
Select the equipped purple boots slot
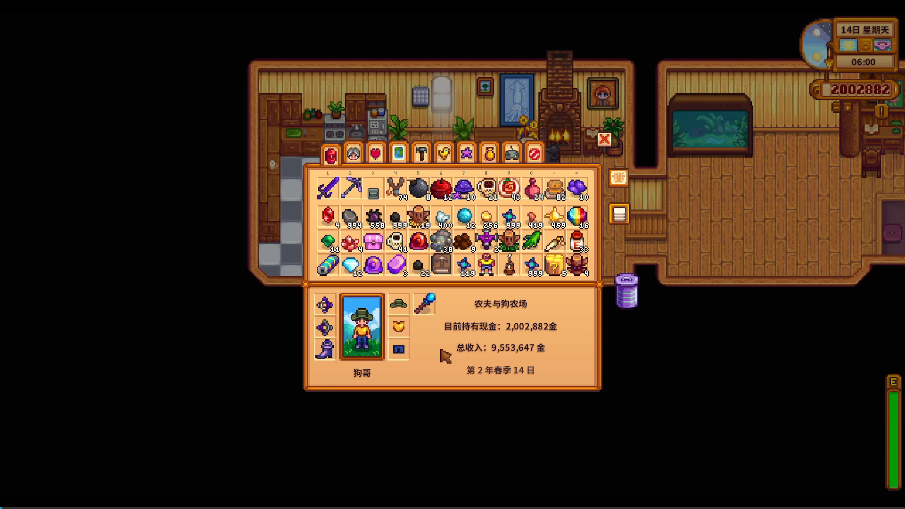click(x=325, y=349)
